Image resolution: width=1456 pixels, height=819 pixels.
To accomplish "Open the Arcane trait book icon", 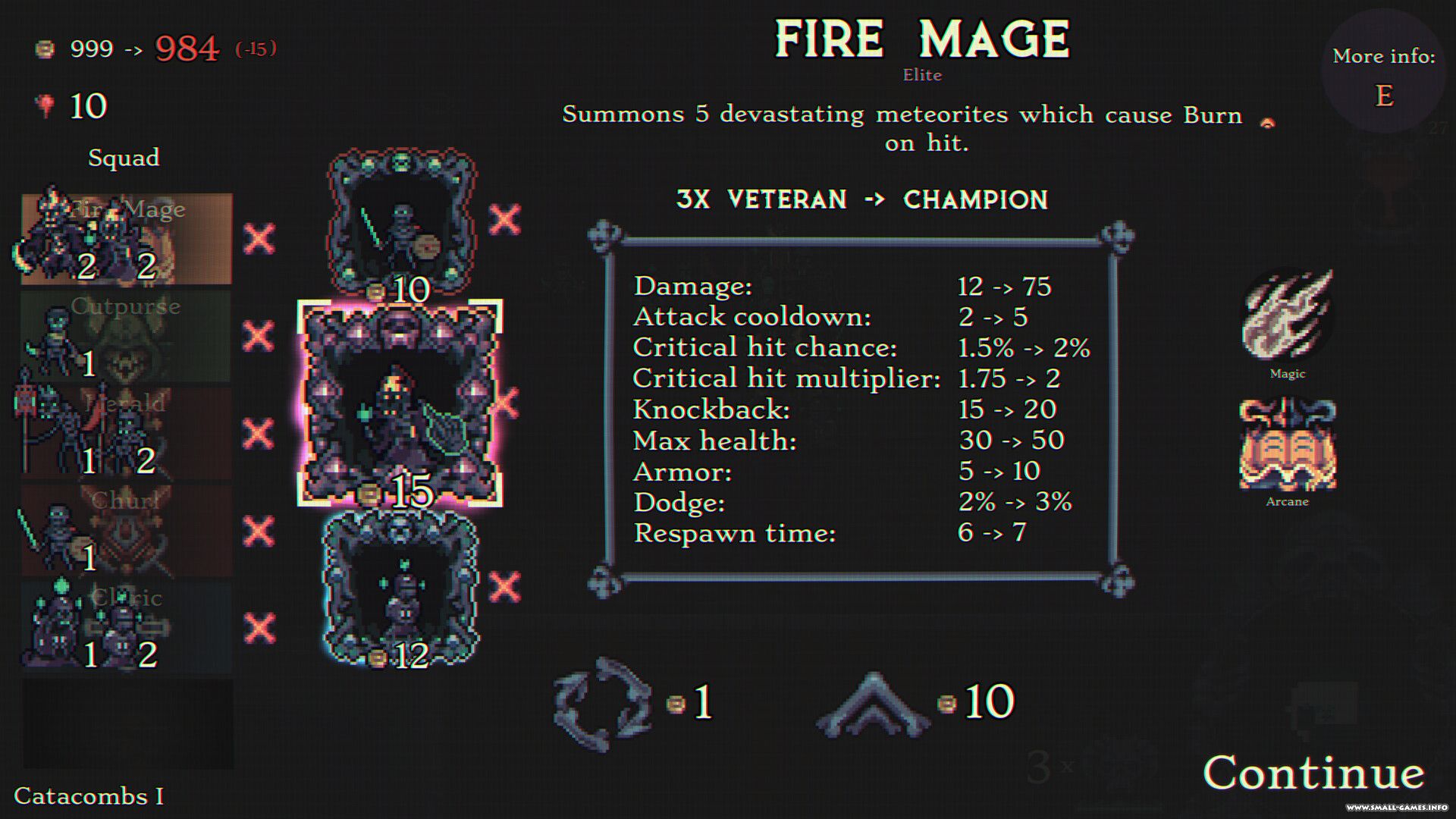I will (1288, 445).
